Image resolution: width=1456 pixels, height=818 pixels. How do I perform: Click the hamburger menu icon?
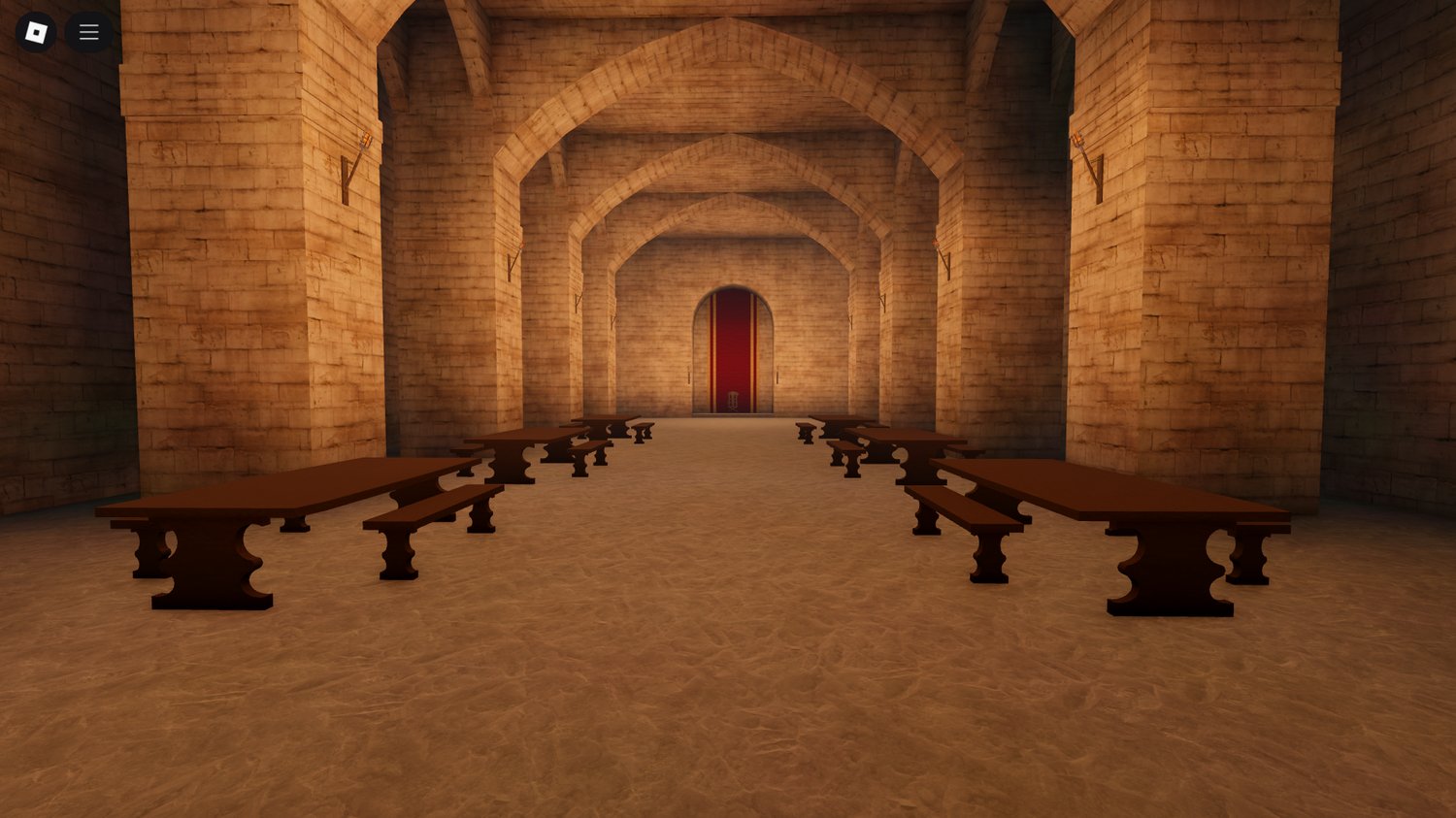pyautogui.click(x=87, y=31)
